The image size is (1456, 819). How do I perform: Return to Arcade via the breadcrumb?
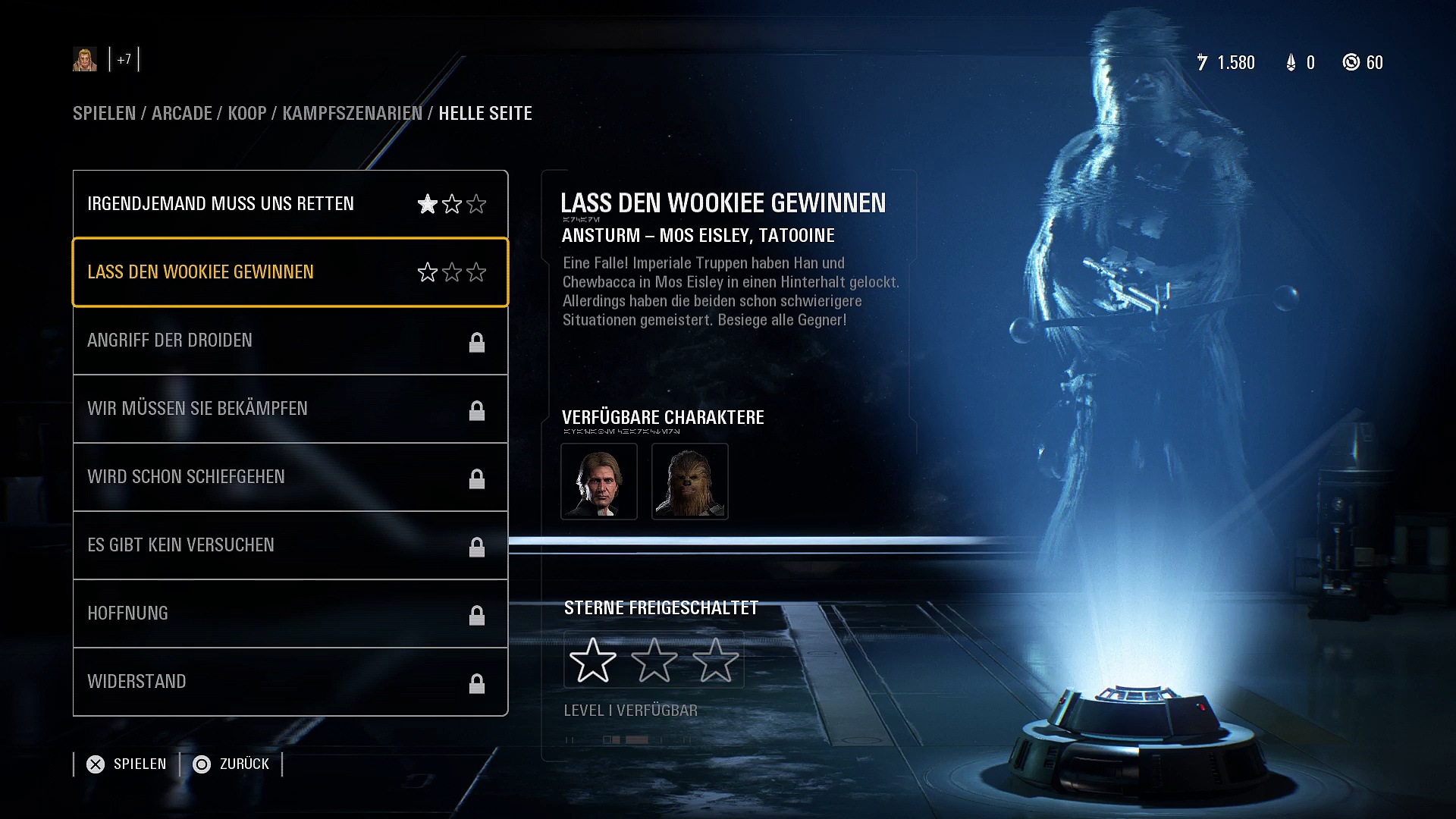(182, 114)
